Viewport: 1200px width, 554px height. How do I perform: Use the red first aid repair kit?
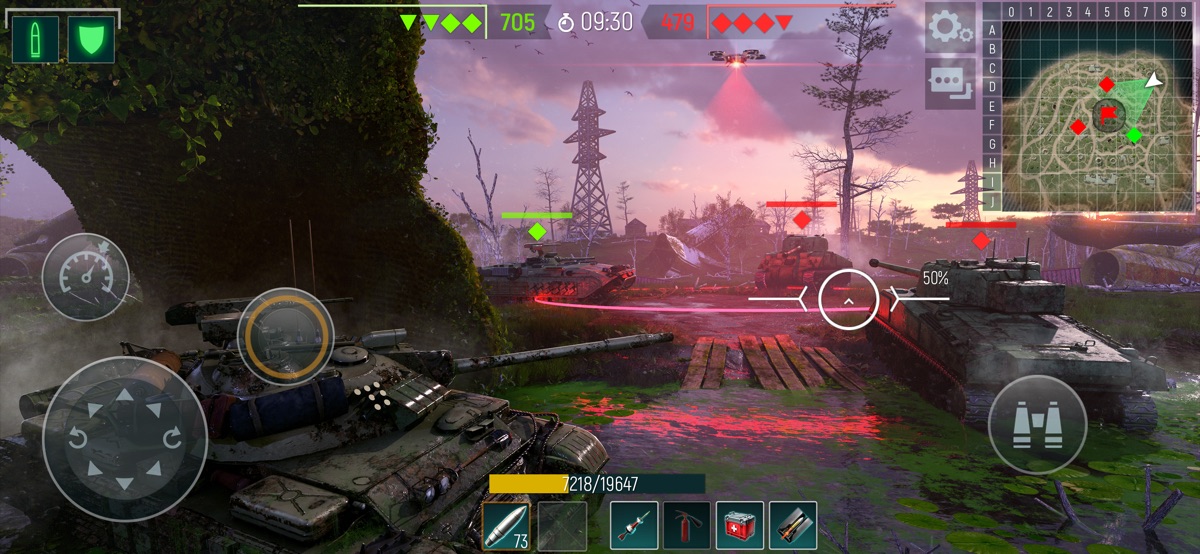click(x=740, y=526)
